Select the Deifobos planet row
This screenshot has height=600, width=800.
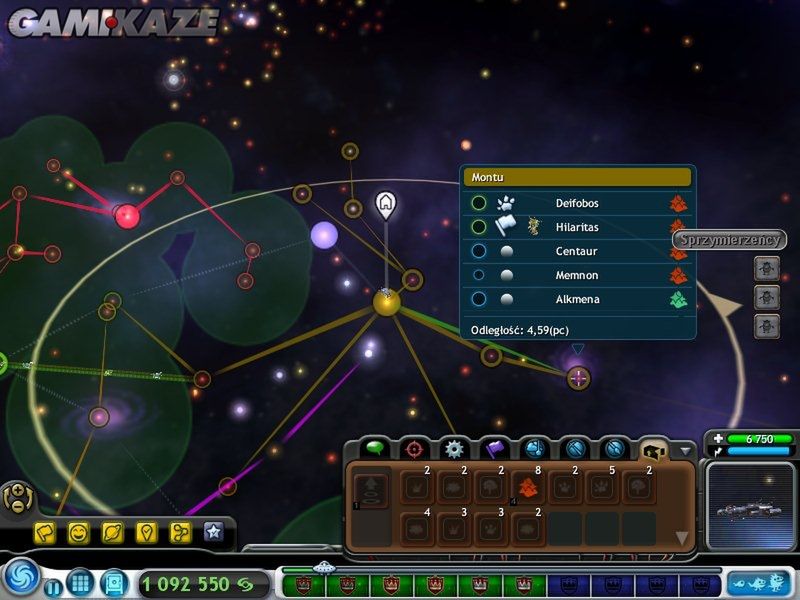[578, 203]
